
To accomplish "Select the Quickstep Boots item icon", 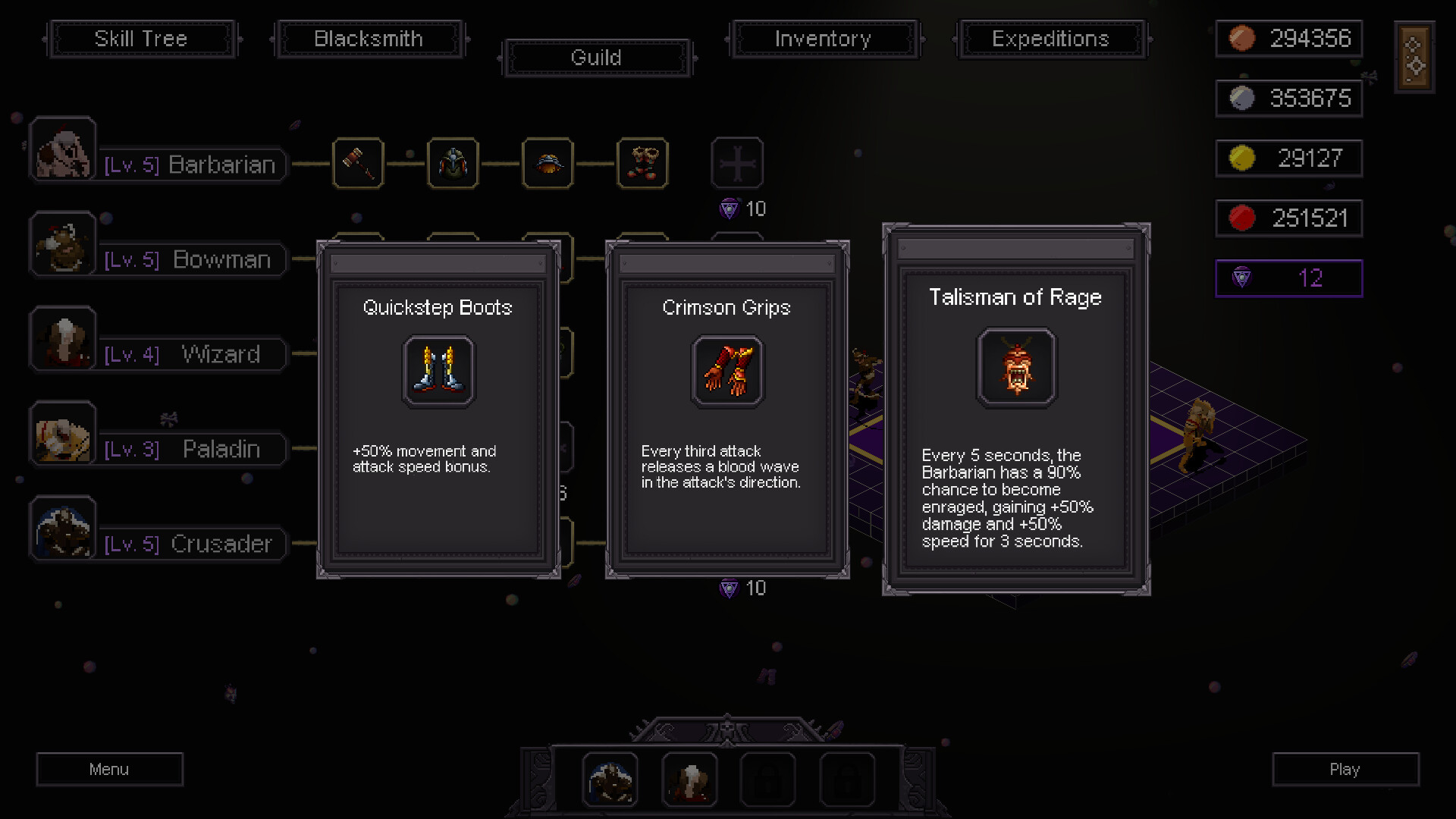I will click(438, 371).
